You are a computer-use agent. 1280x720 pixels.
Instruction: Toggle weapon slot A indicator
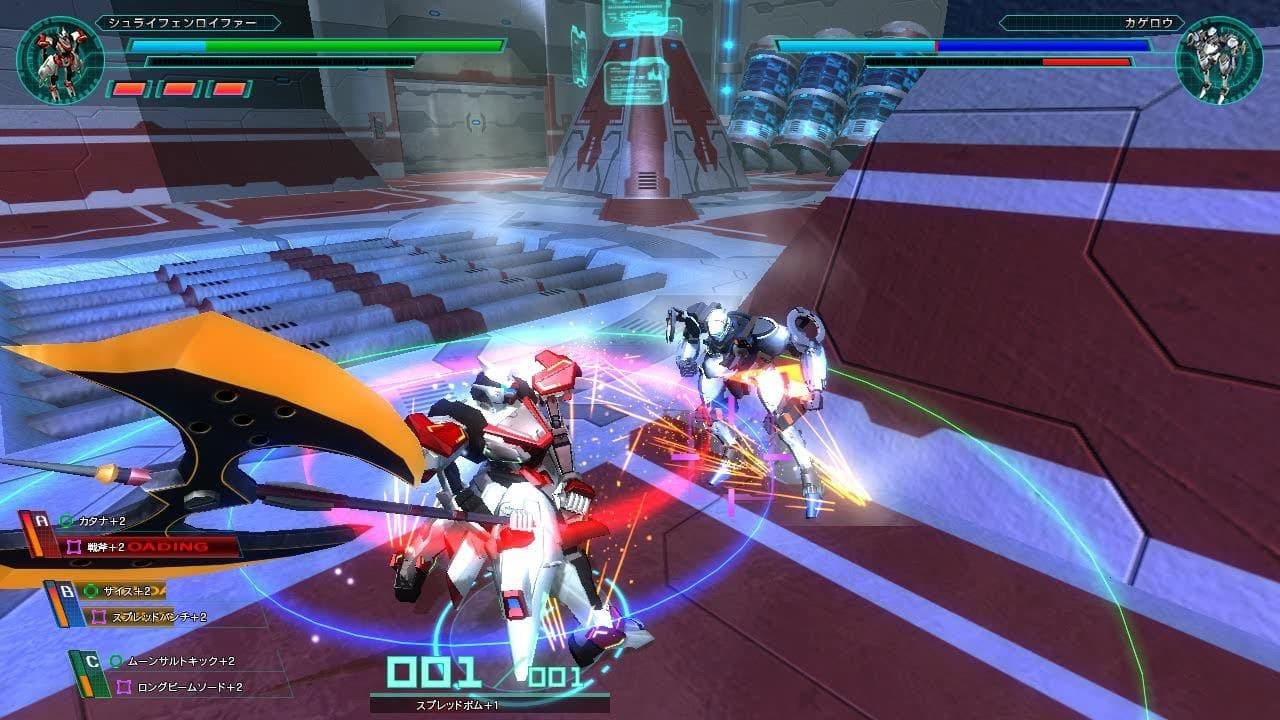(x=39, y=519)
